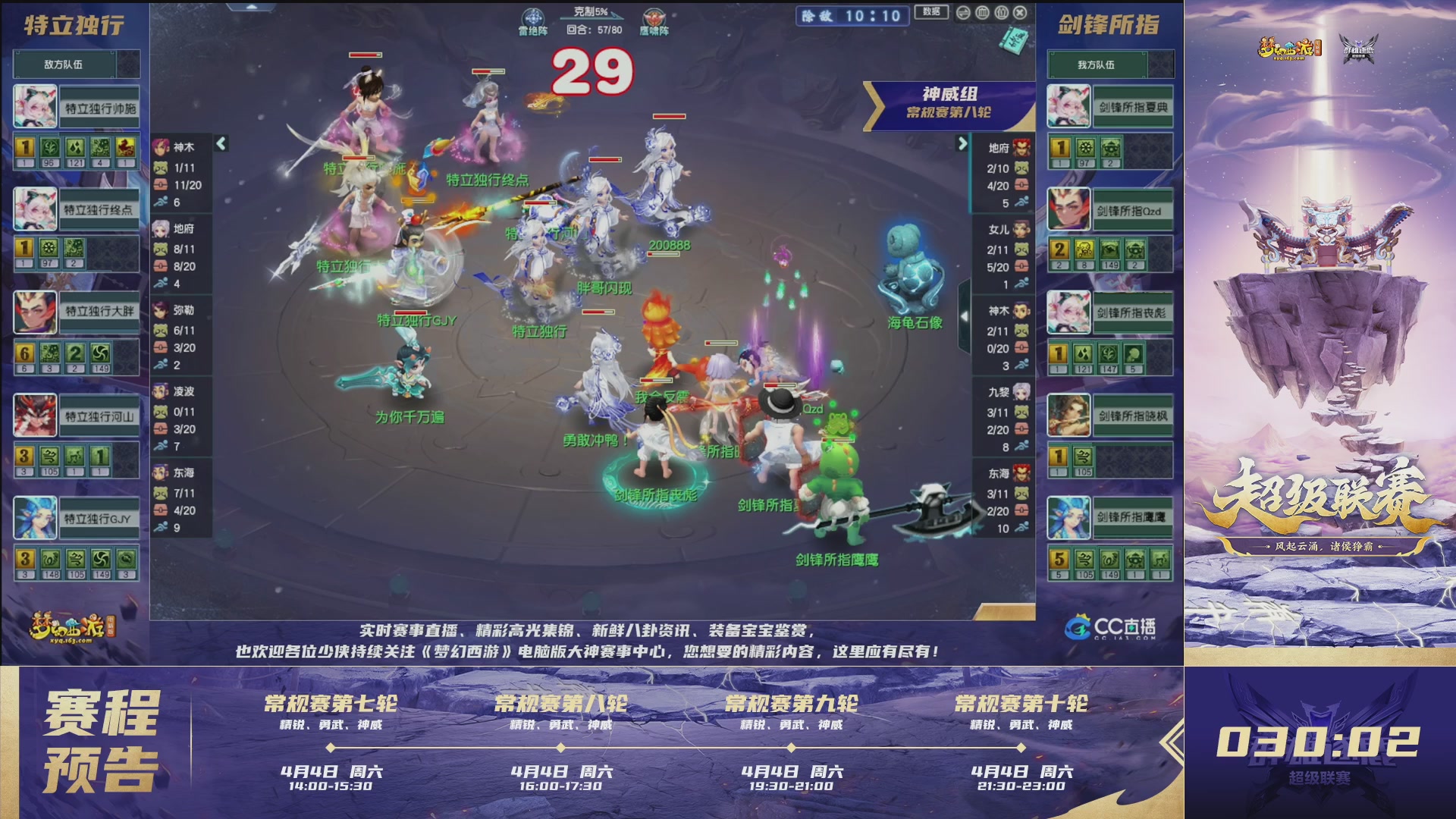Select the 雷绝阵 formation icon
Viewport: 1456px width, 819px height.
pyautogui.click(x=534, y=17)
